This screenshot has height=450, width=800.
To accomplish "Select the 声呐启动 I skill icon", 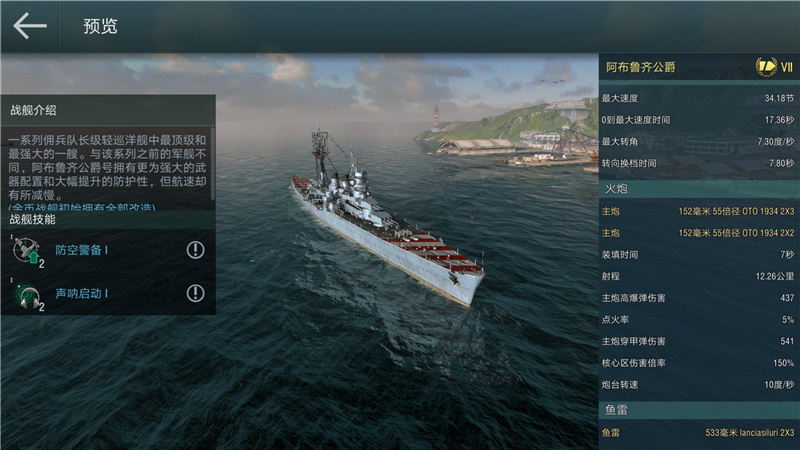I will tap(29, 294).
